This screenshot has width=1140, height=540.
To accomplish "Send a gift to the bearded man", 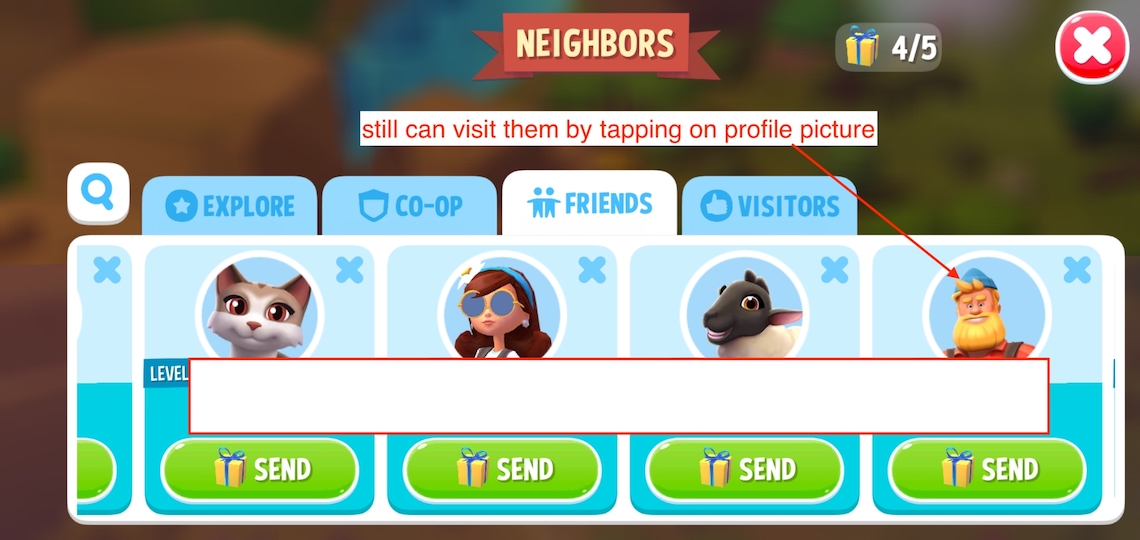I will (987, 469).
